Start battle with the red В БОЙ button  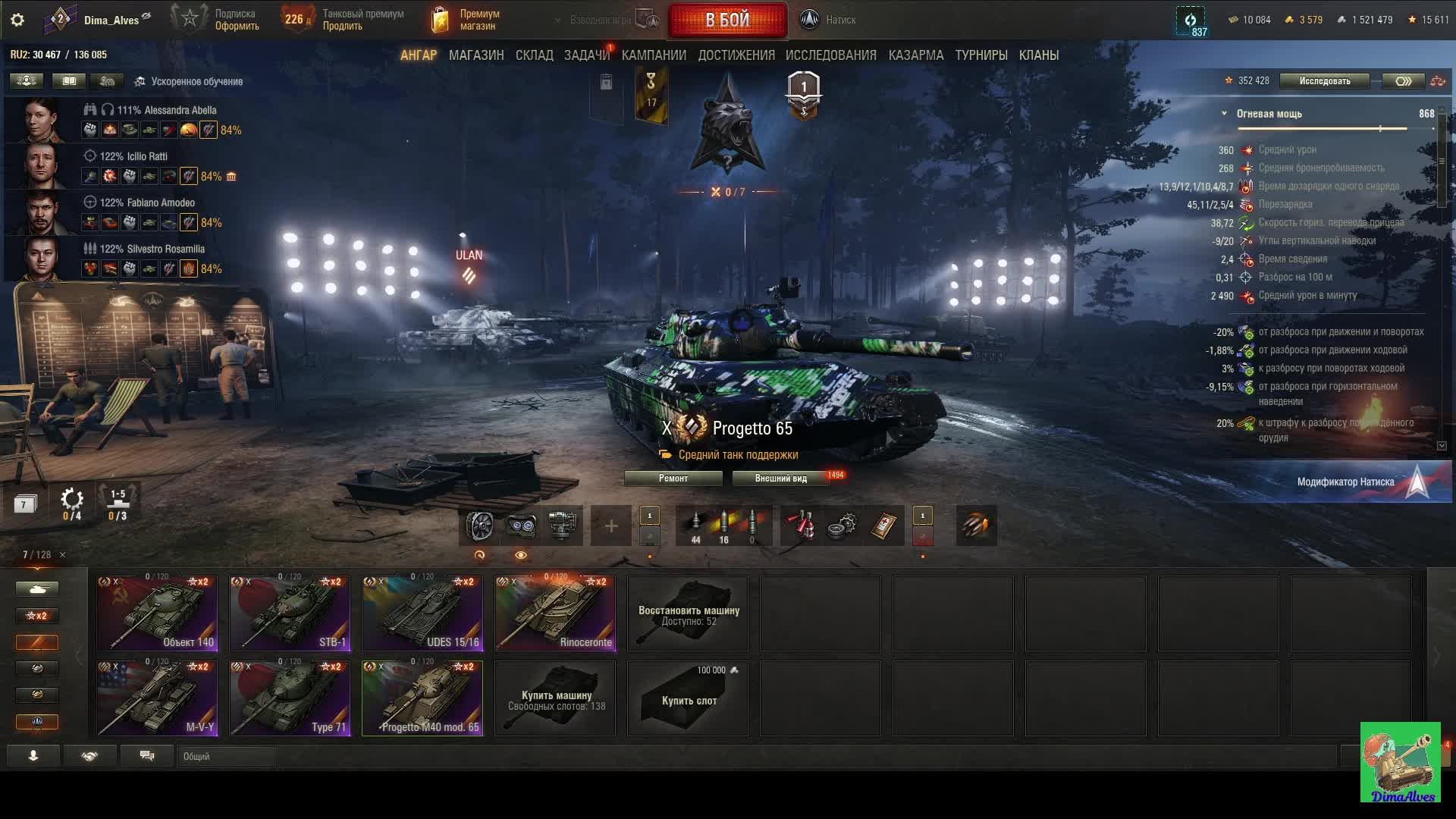727,20
